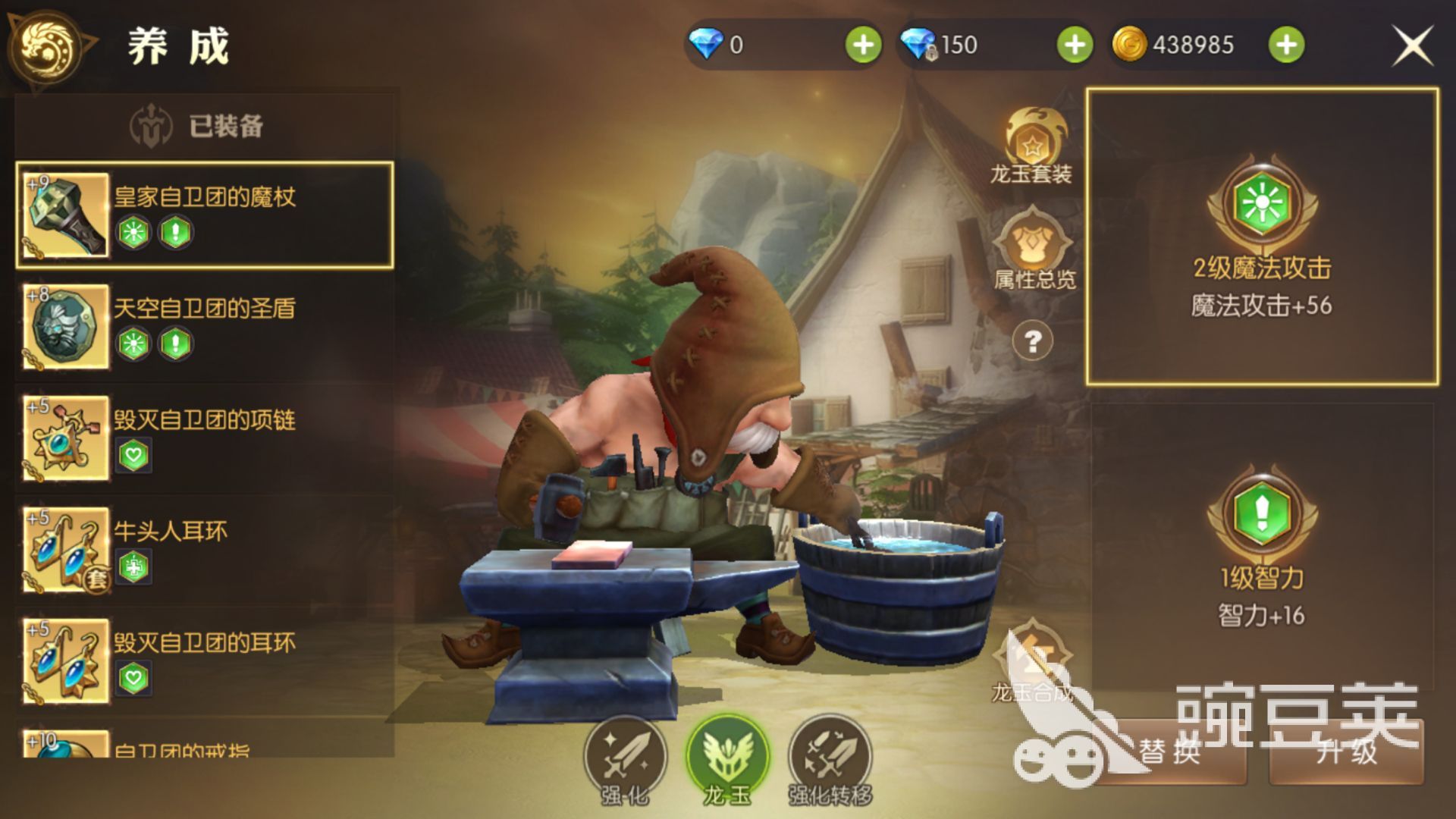1456x819 pixels.
Task: Open 龙玉套装 set panel
Action: [1032, 146]
